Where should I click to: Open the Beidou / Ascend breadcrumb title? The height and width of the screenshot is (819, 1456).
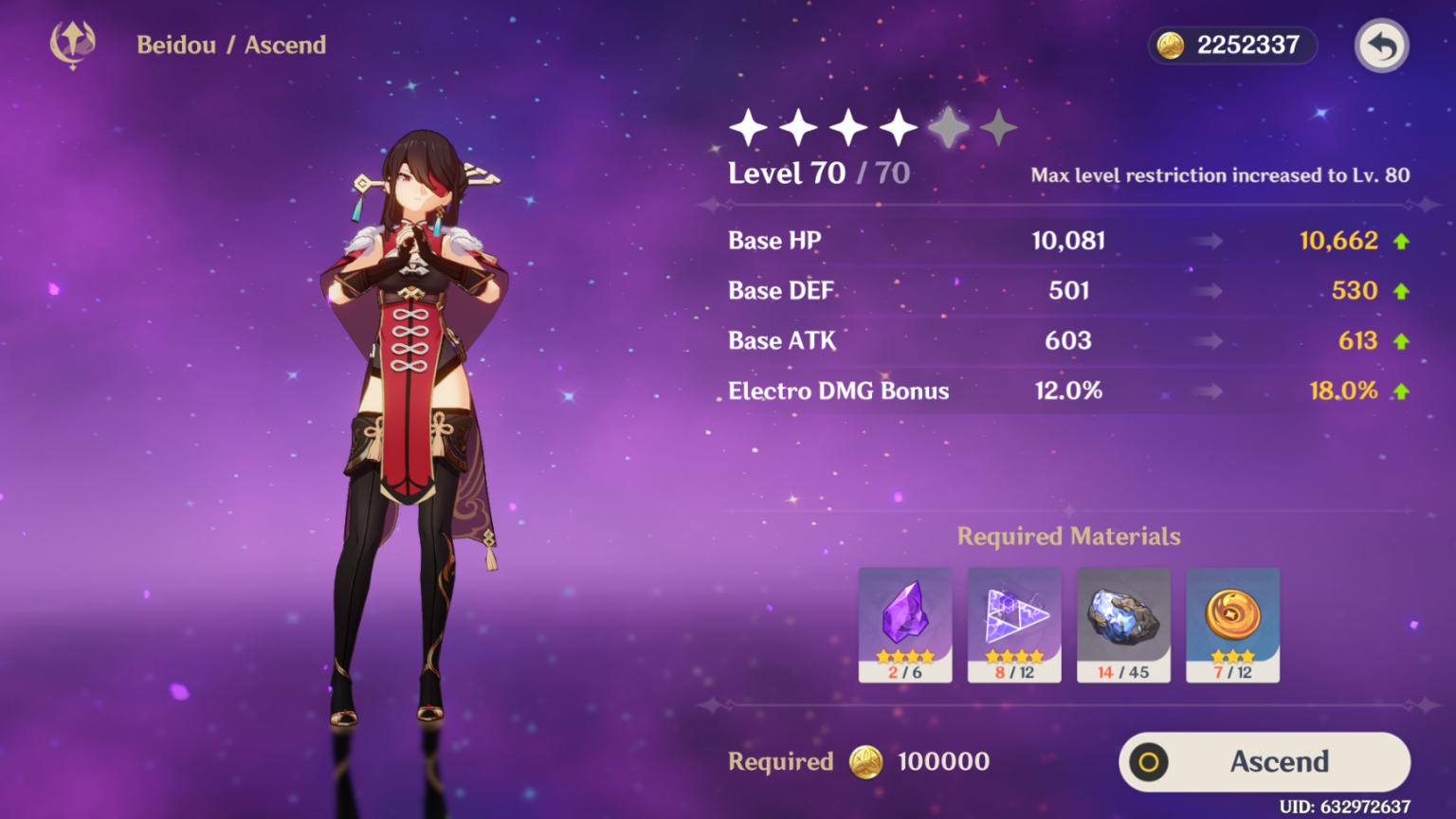231,45
